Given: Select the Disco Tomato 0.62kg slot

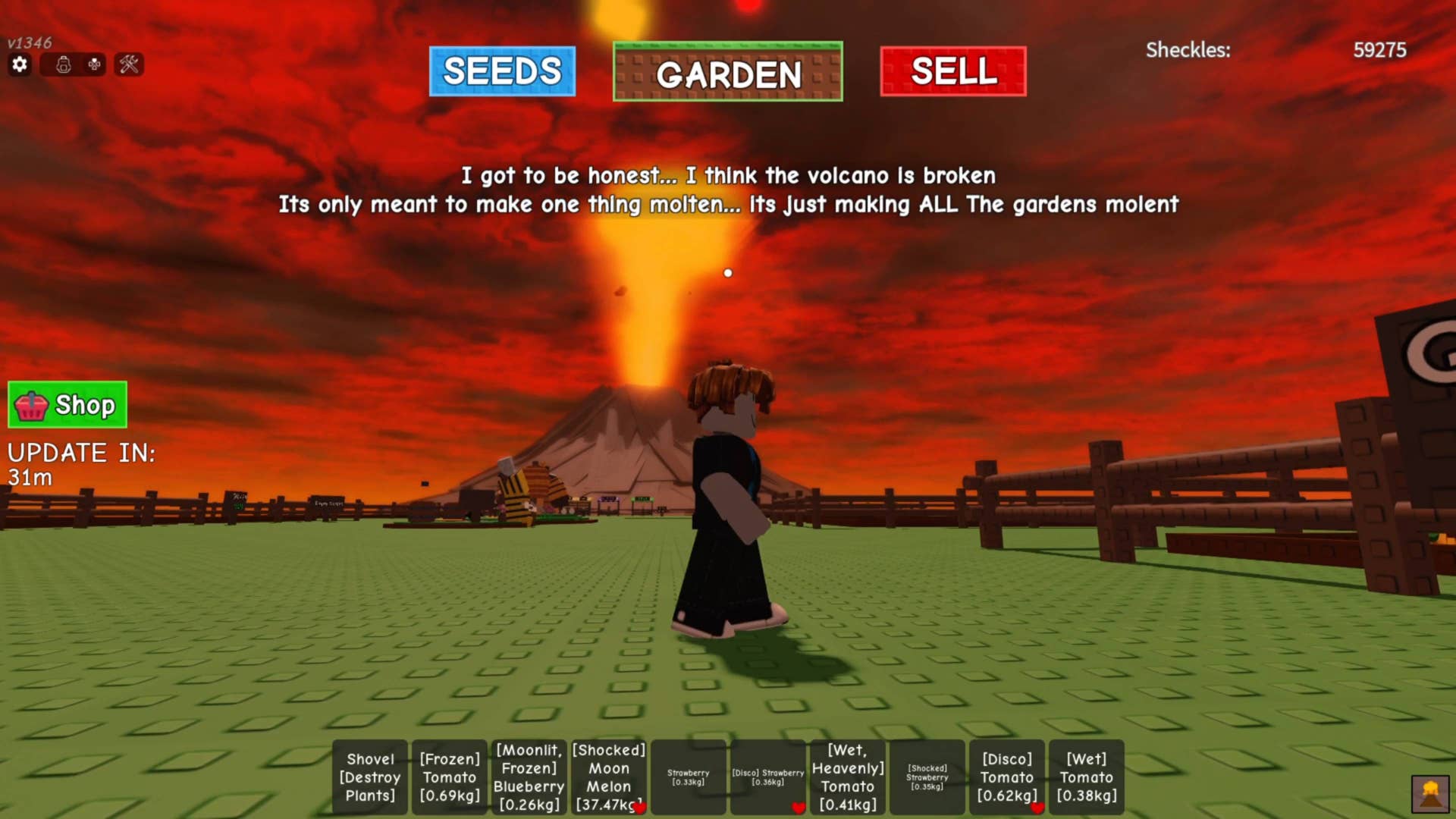Looking at the screenshot, I should (1007, 777).
